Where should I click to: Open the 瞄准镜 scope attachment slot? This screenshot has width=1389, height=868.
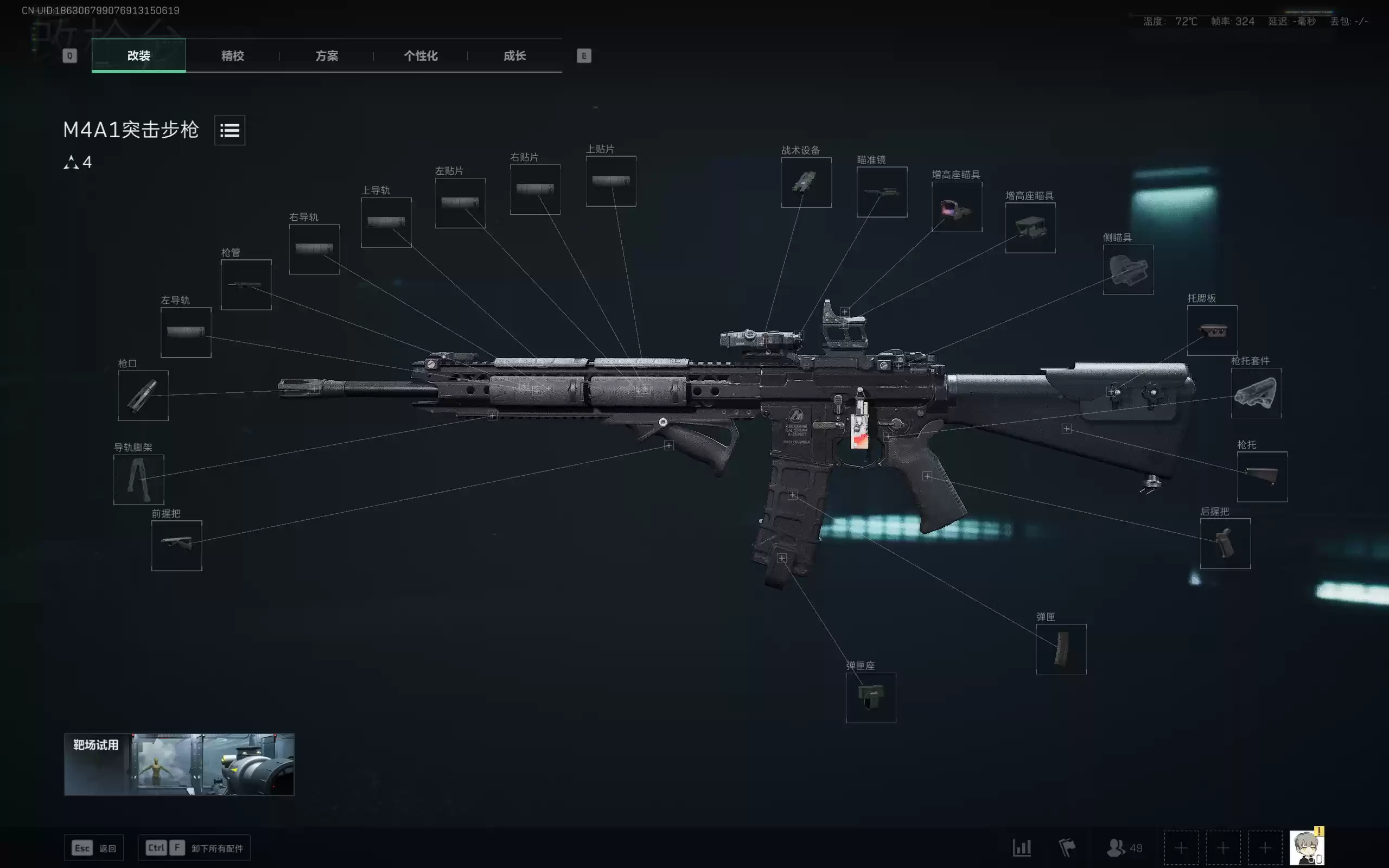click(x=882, y=192)
